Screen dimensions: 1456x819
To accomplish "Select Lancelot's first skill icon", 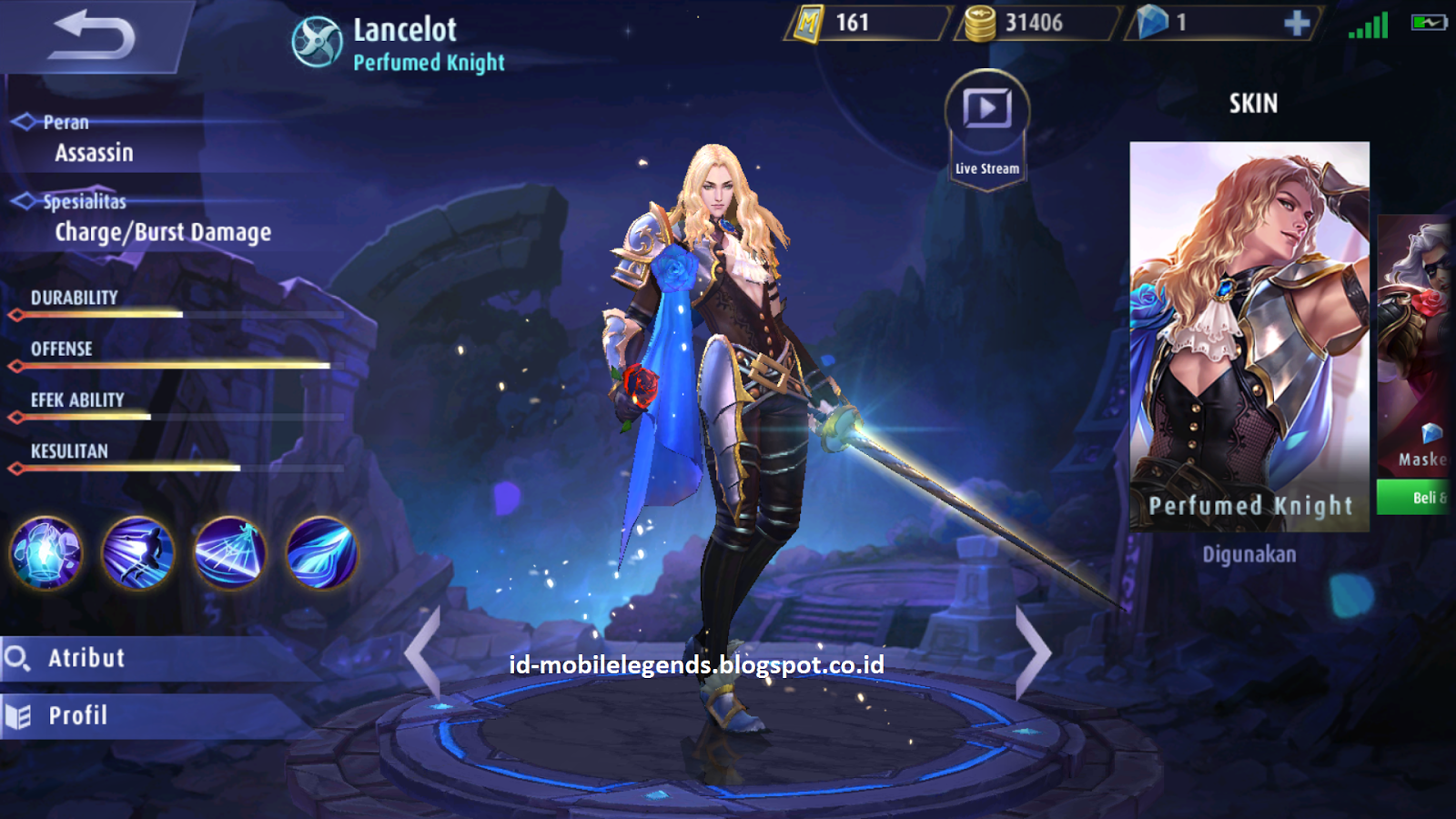I will pyautogui.click(x=45, y=553).
